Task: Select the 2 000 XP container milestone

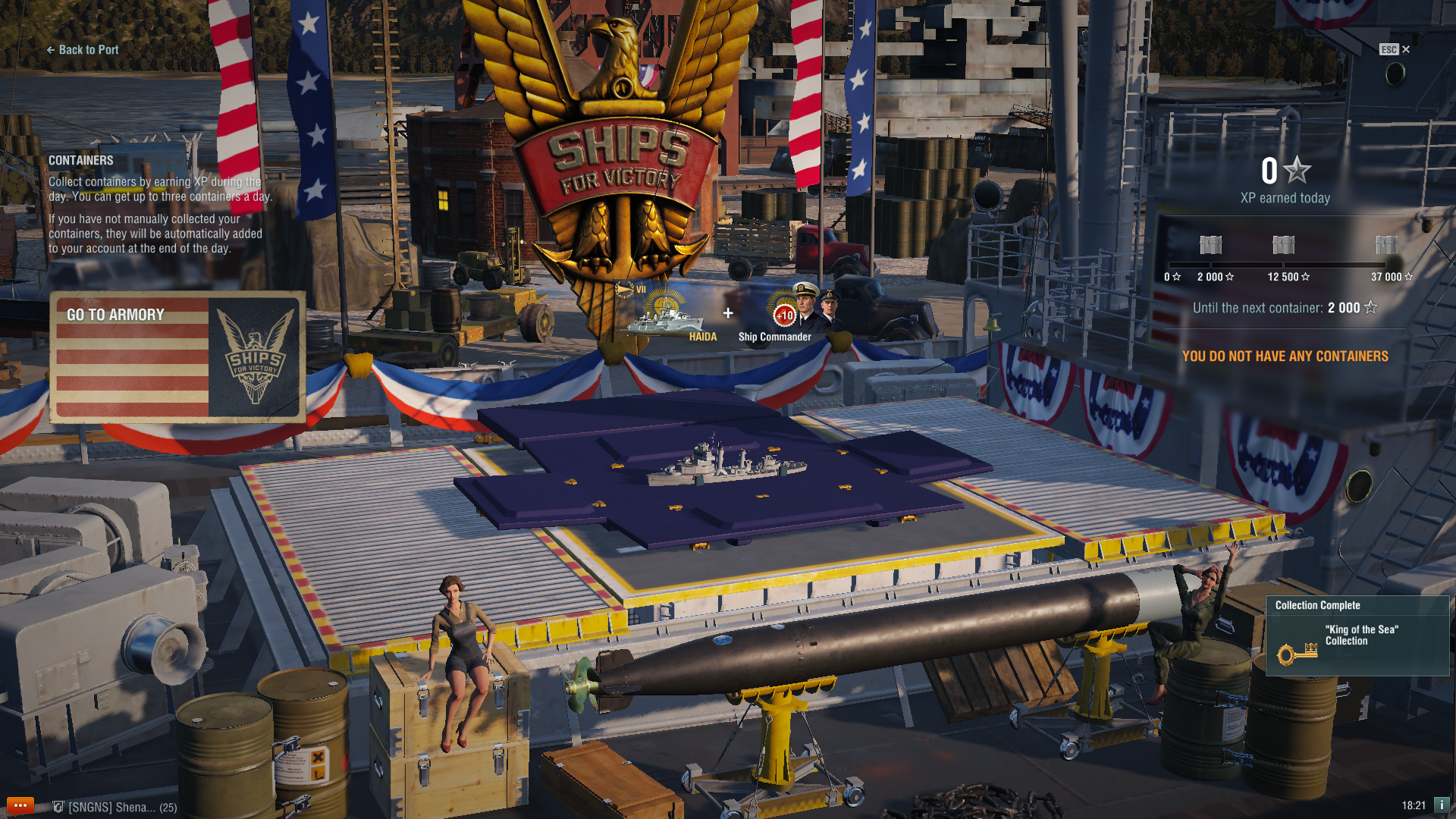Action: point(1211,245)
